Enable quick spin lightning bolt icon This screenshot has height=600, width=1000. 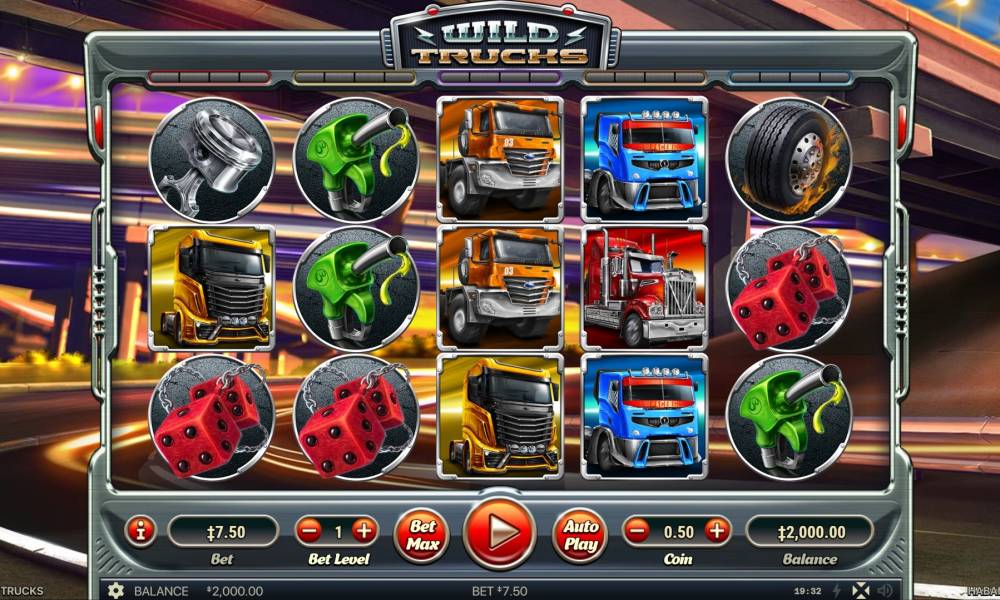coord(836,590)
